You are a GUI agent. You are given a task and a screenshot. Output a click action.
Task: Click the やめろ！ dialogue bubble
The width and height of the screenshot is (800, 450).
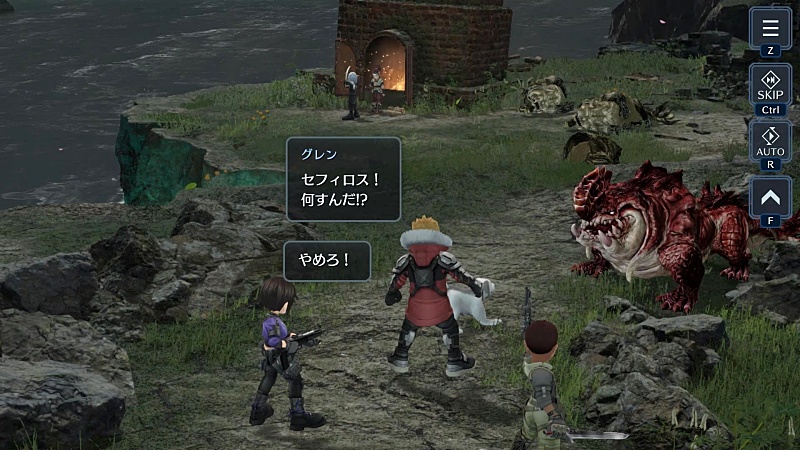pyautogui.click(x=327, y=261)
